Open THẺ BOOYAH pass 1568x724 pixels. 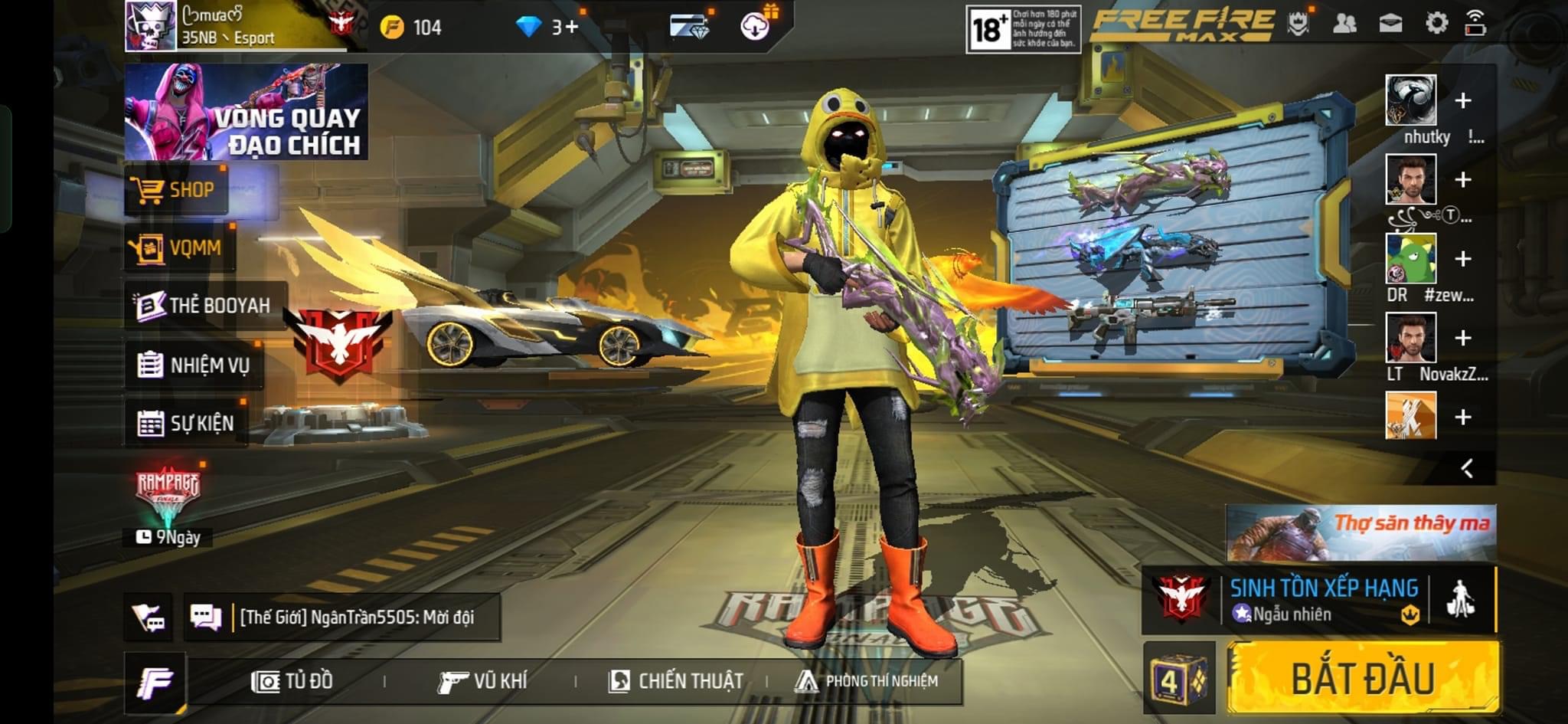click(204, 306)
